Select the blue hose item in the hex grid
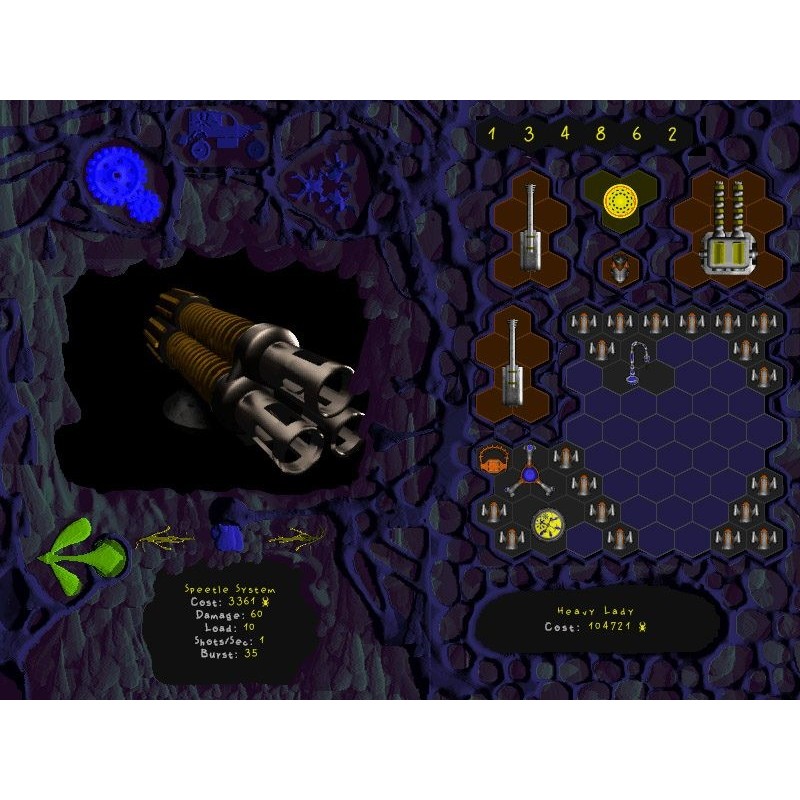This screenshot has width=800, height=800. [x=638, y=365]
